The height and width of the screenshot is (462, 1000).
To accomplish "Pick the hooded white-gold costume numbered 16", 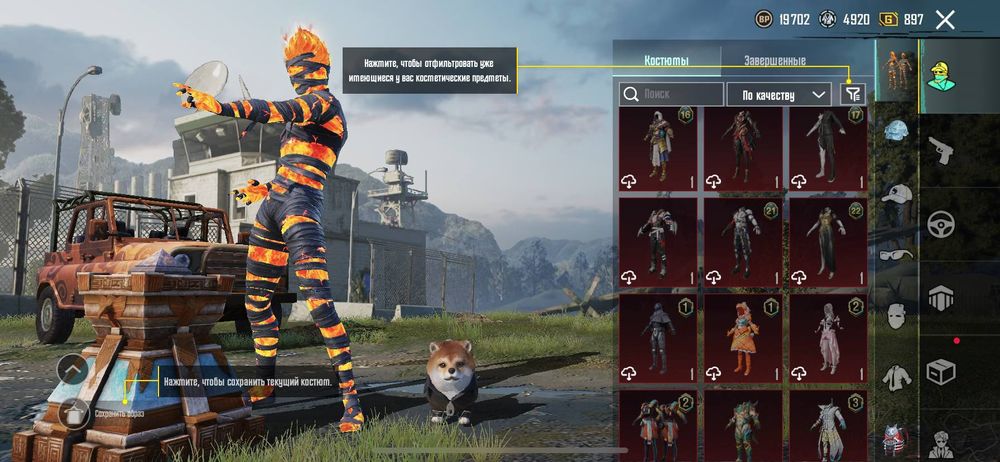I will (x=658, y=148).
